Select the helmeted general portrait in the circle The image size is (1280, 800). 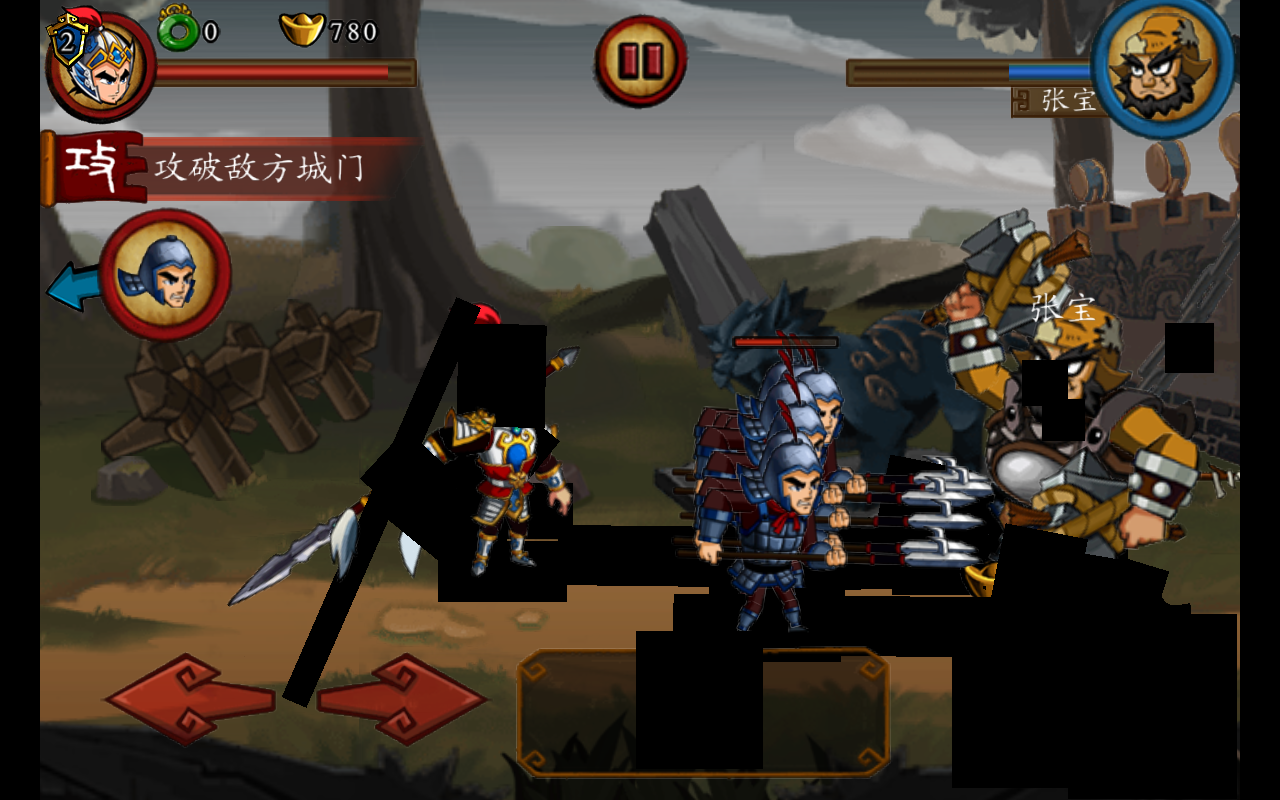click(168, 273)
